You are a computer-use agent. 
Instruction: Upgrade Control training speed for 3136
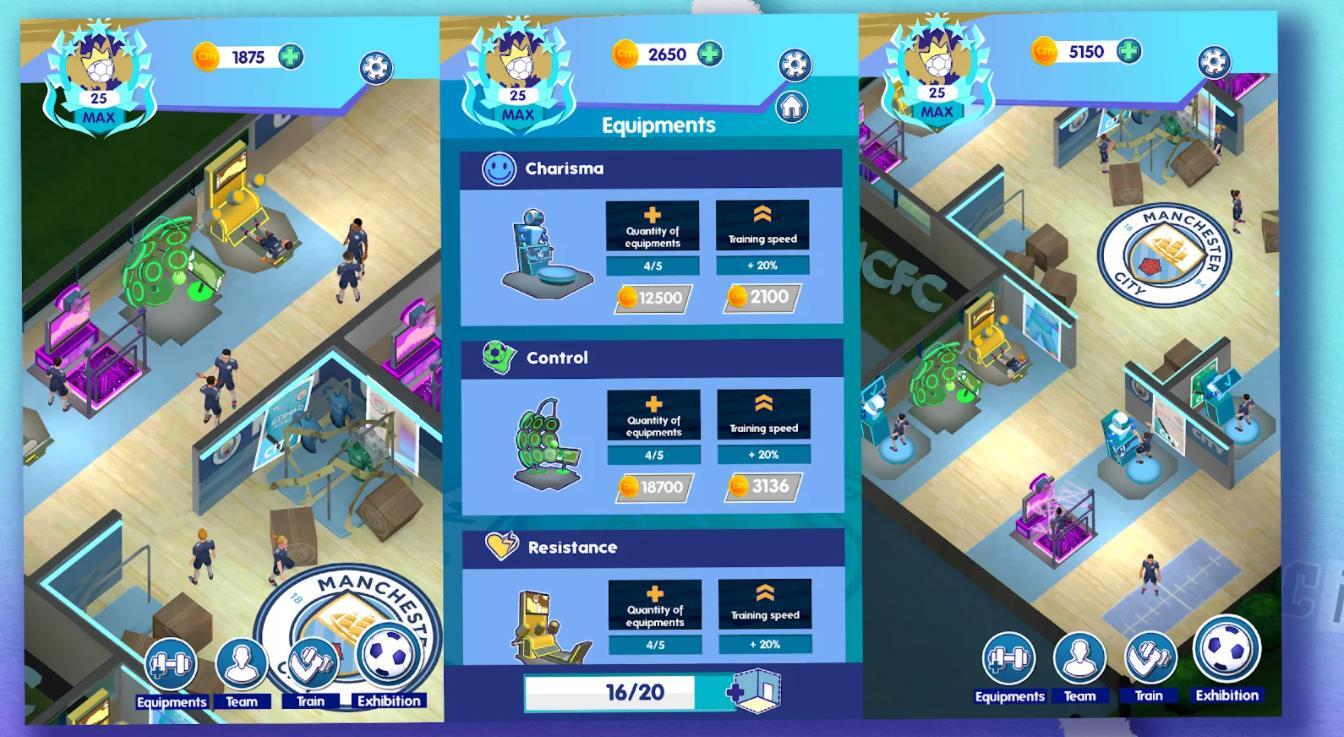(x=762, y=486)
